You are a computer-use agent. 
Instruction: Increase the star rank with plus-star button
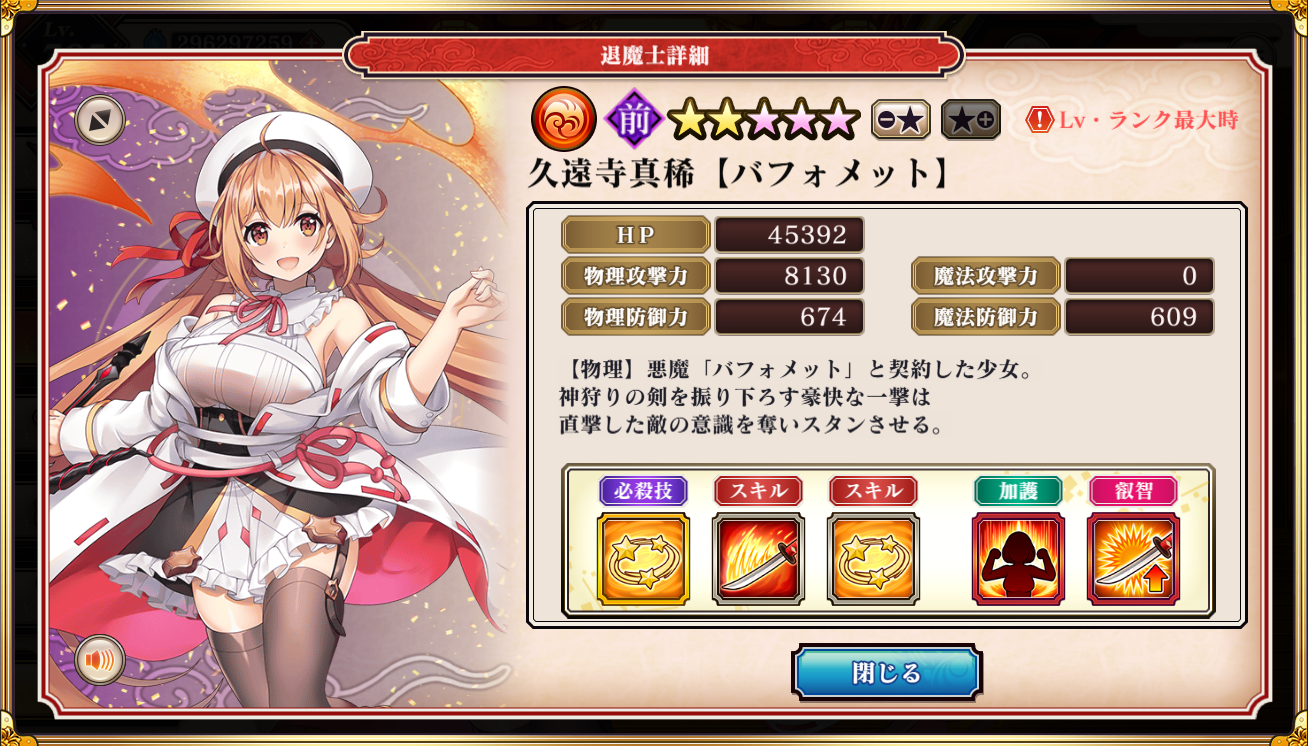(x=970, y=120)
